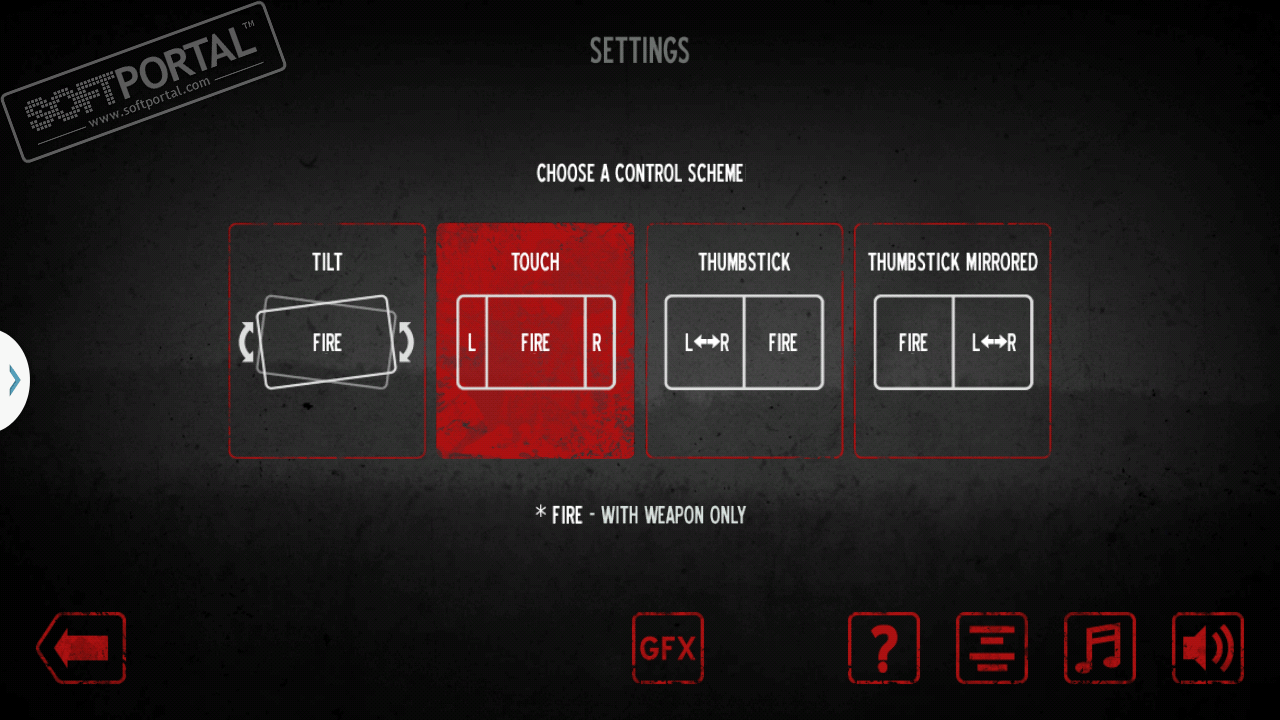This screenshot has height=720, width=1280.
Task: Open the GFX graphics settings
Action: coord(668,648)
